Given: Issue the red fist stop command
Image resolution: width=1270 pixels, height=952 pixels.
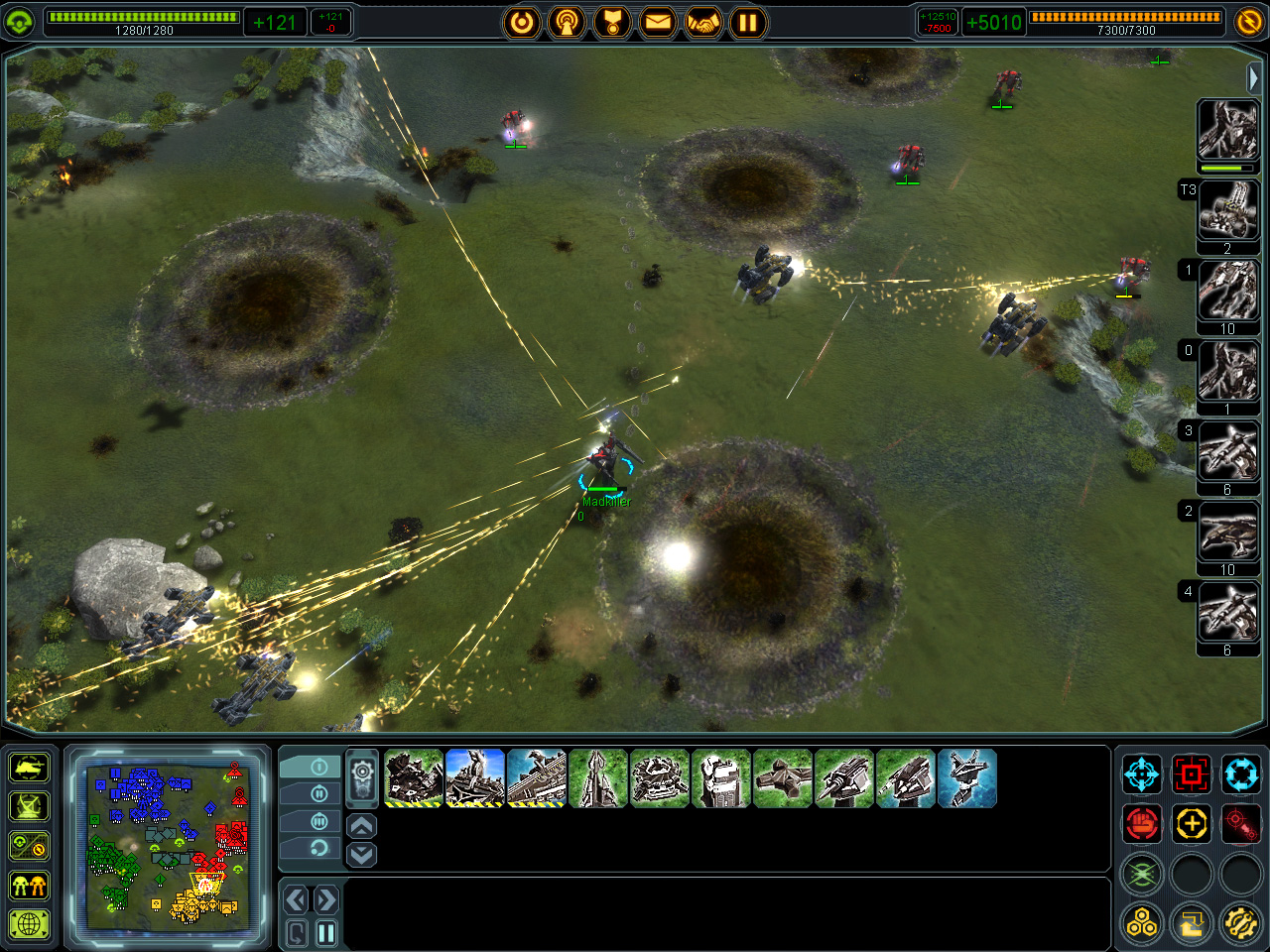Looking at the screenshot, I should pyautogui.click(x=1142, y=823).
